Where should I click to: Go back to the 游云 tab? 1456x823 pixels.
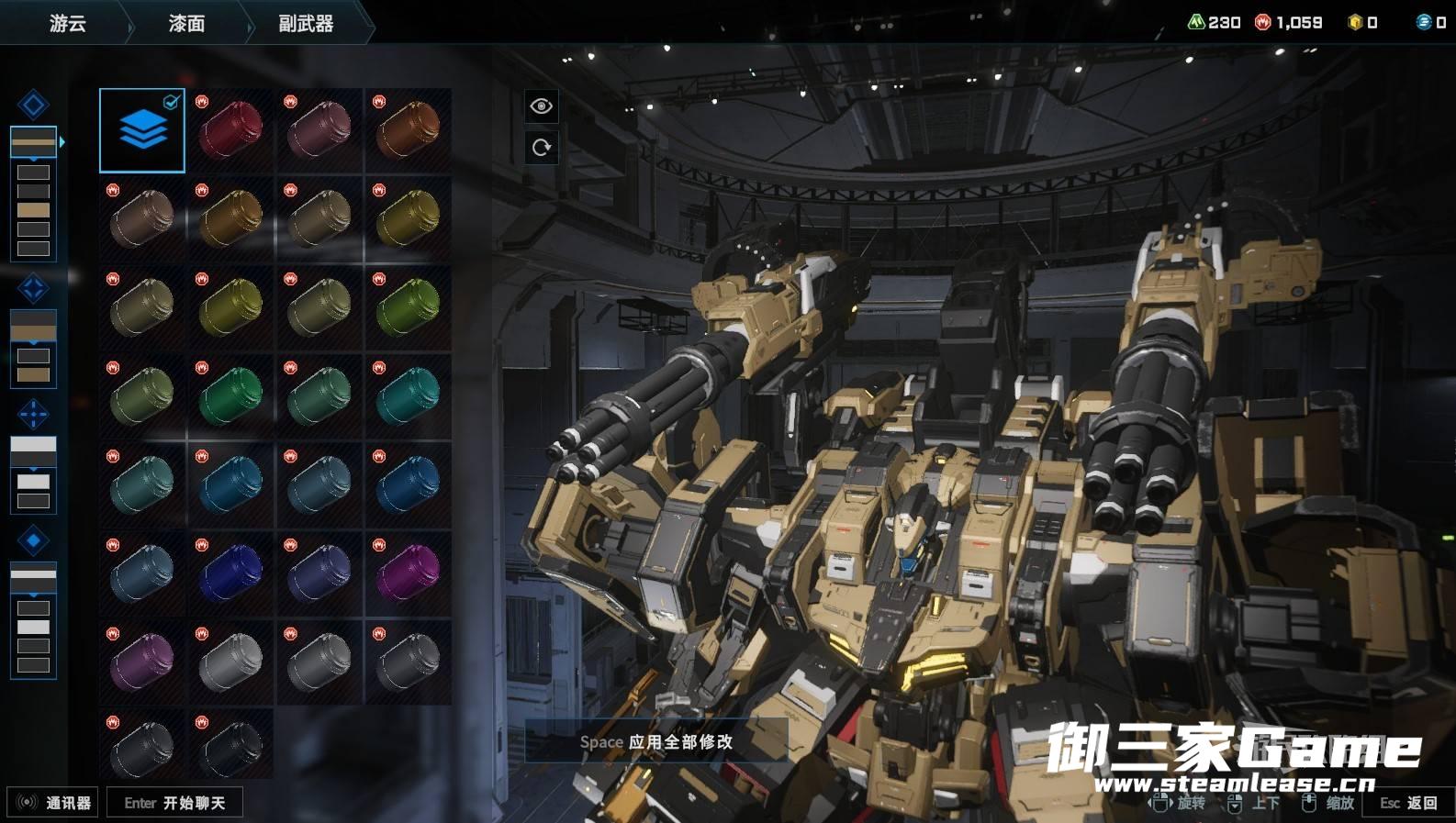point(68,23)
